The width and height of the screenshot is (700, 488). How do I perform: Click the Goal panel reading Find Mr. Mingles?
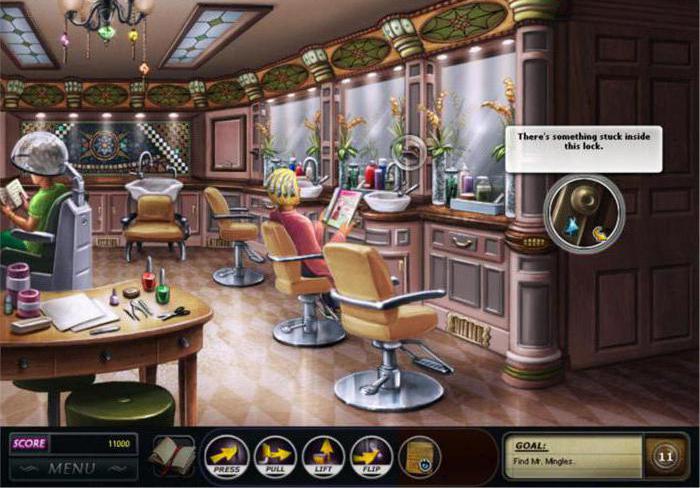[x=572, y=454]
